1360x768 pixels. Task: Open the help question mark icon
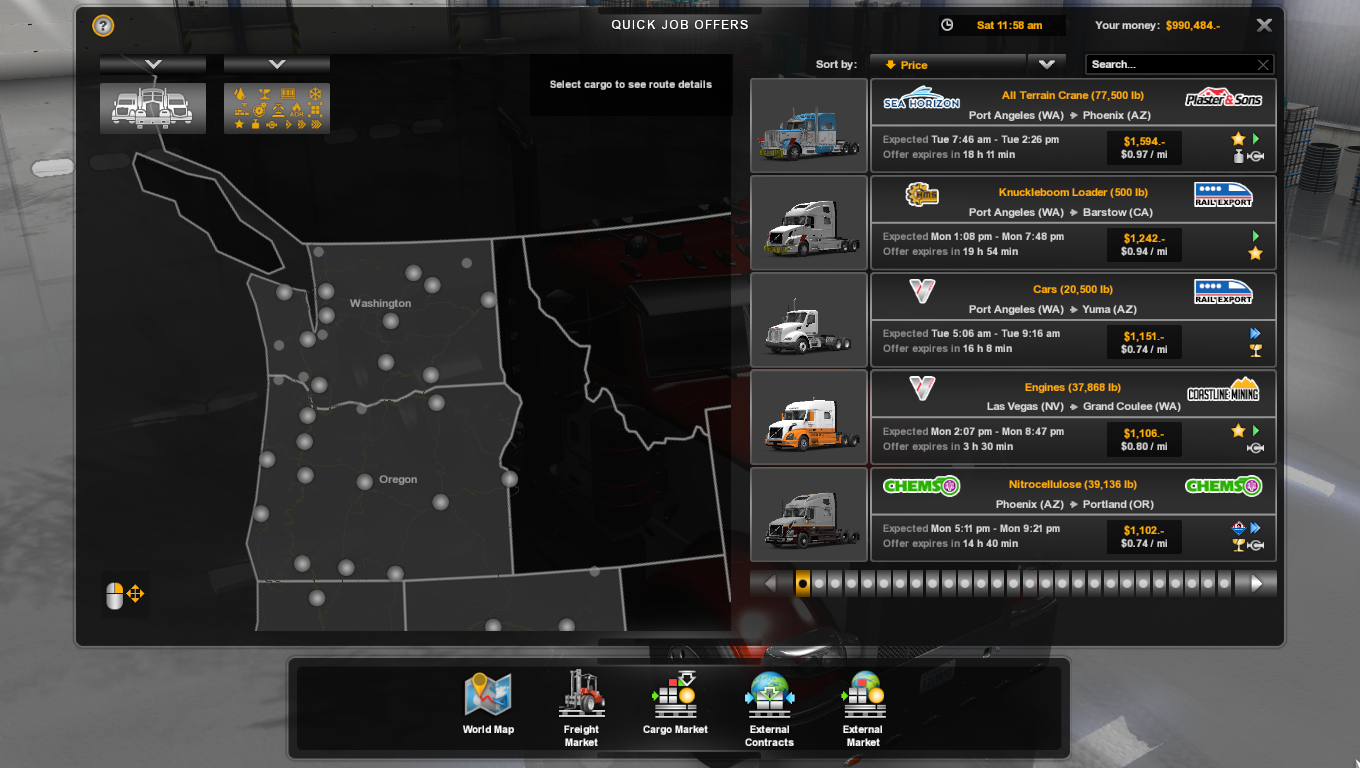coord(101,26)
